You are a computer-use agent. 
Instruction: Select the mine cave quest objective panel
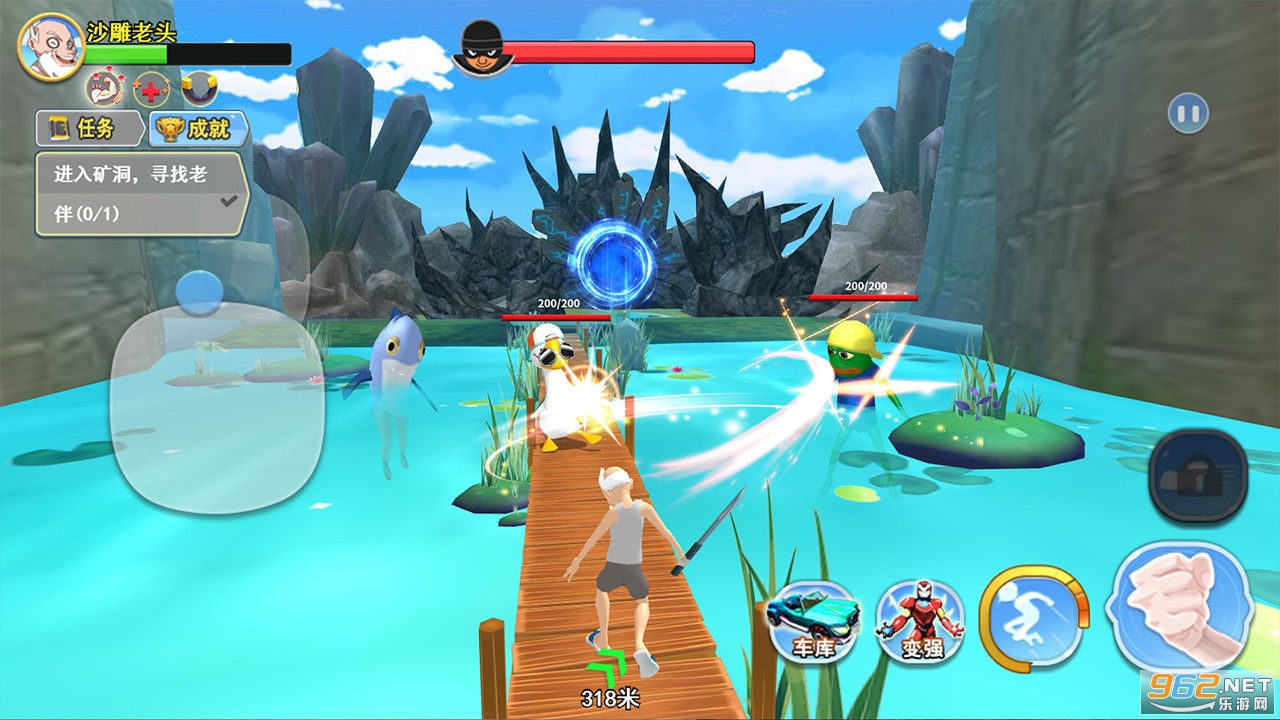[x=141, y=194]
